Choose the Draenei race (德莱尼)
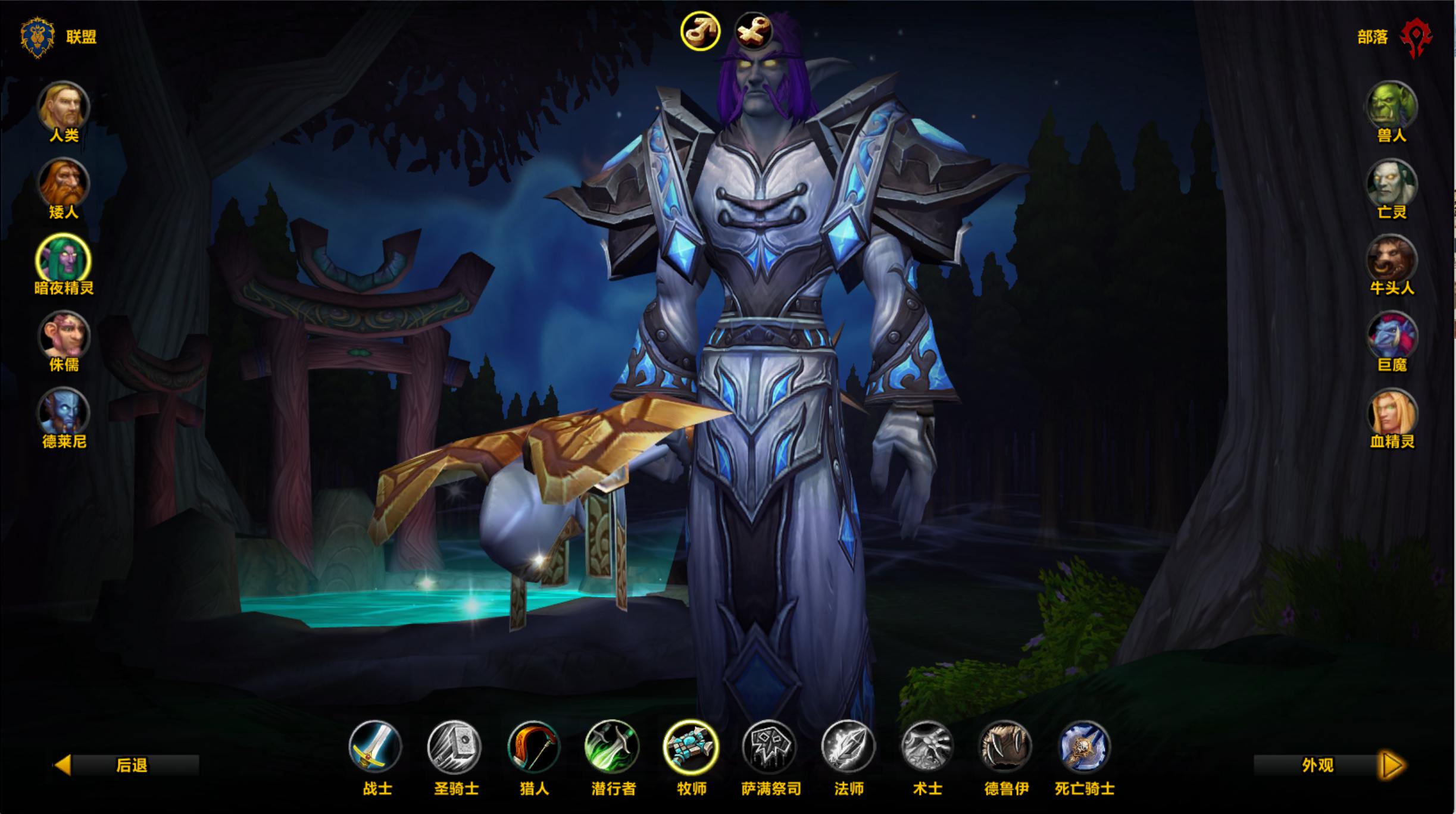This screenshot has width=1456, height=814. (64, 414)
